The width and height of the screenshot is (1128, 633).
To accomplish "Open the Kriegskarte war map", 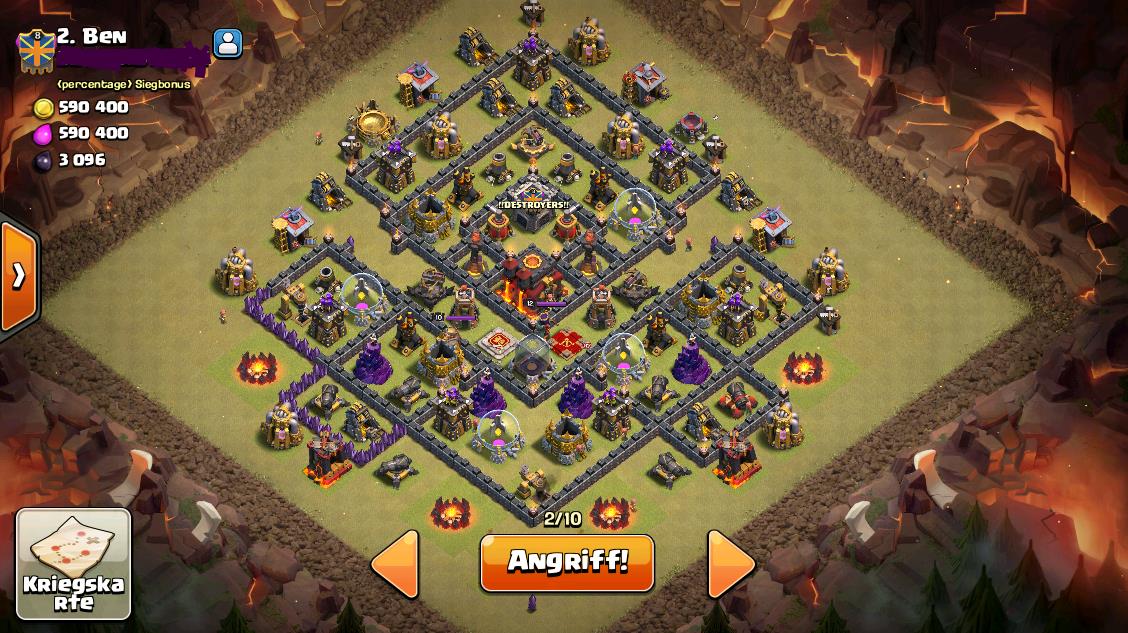I will coord(74,564).
